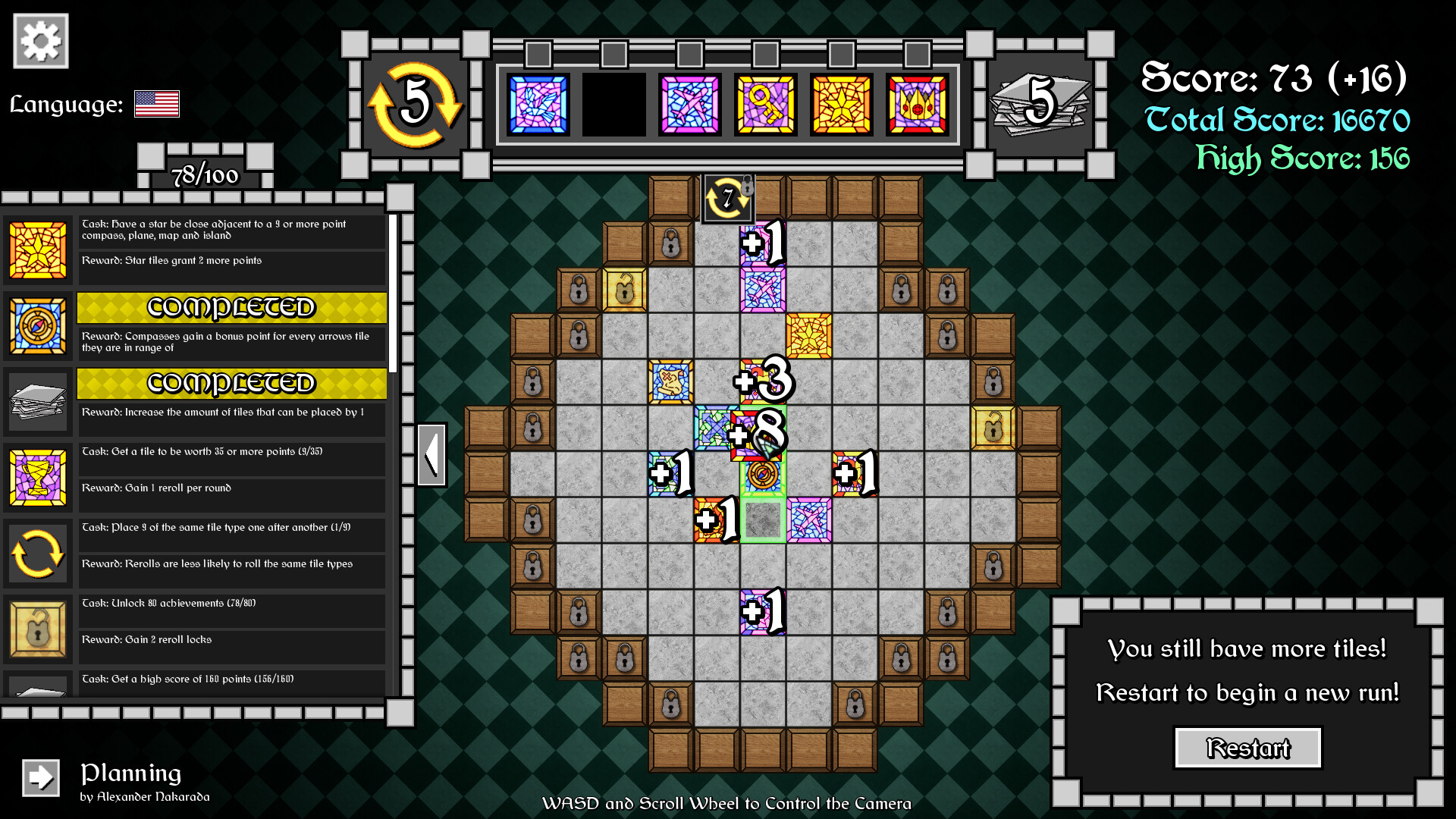
Task: Click the Restart button
Action: (x=1247, y=748)
